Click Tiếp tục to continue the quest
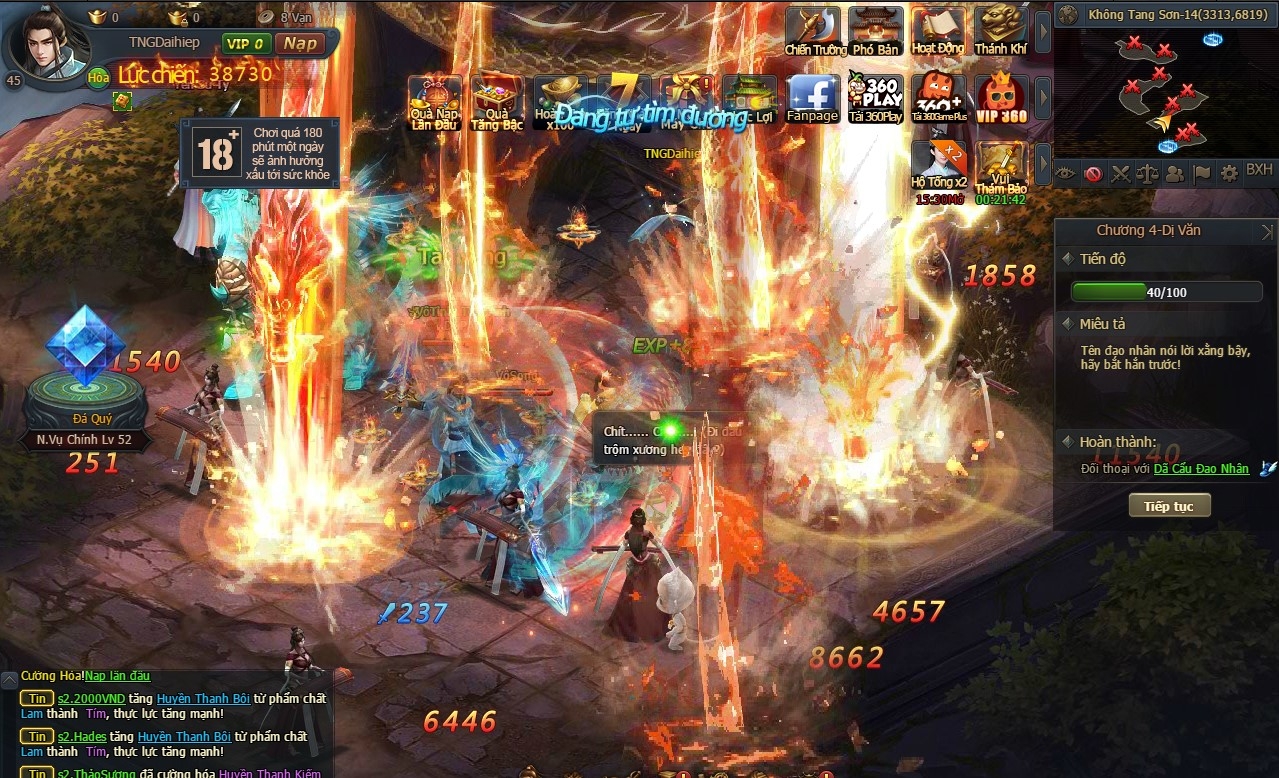Screen dimensions: 1279x778 click(x=1169, y=506)
